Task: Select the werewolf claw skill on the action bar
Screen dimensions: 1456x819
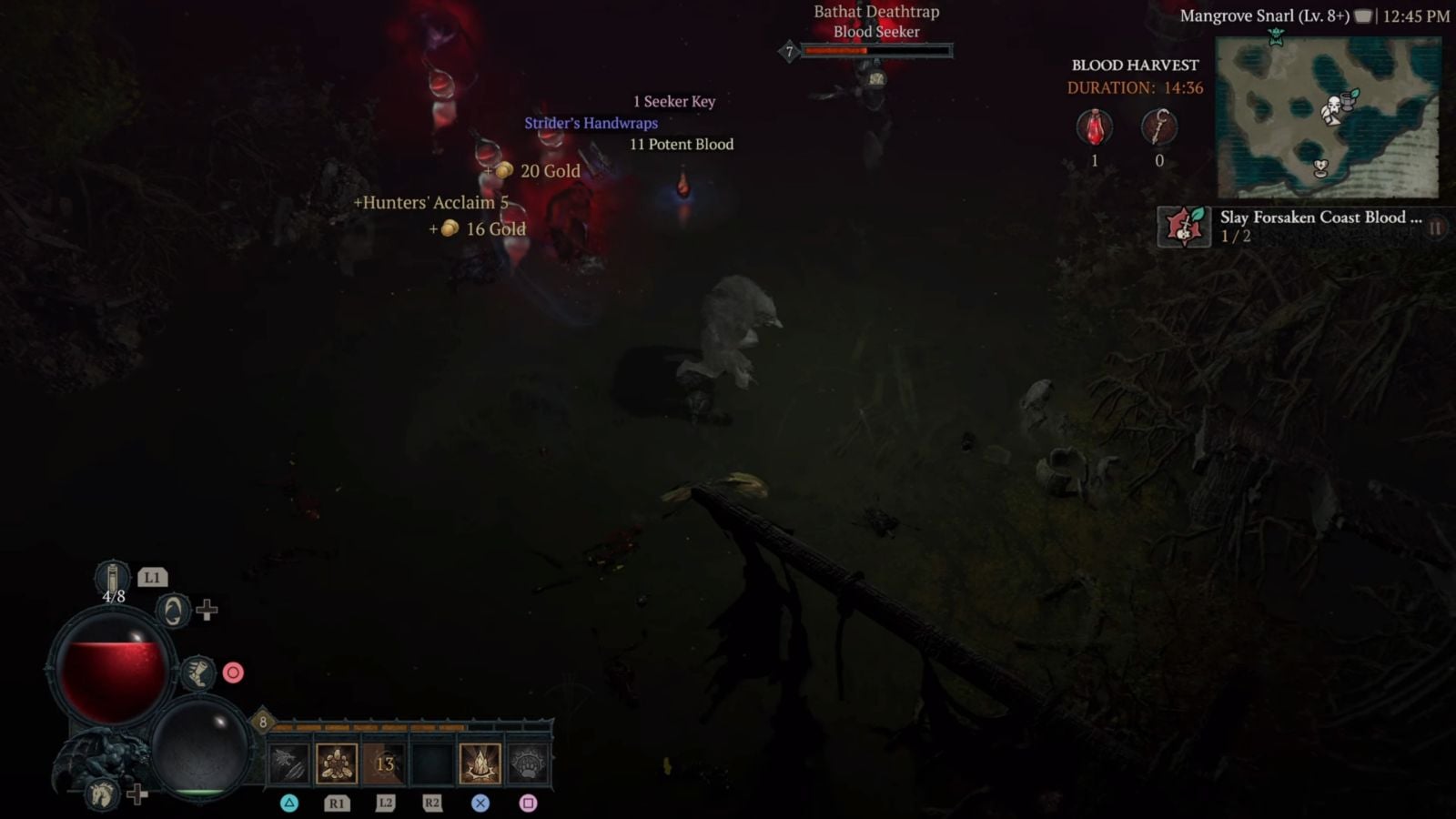Action: click(x=288, y=763)
